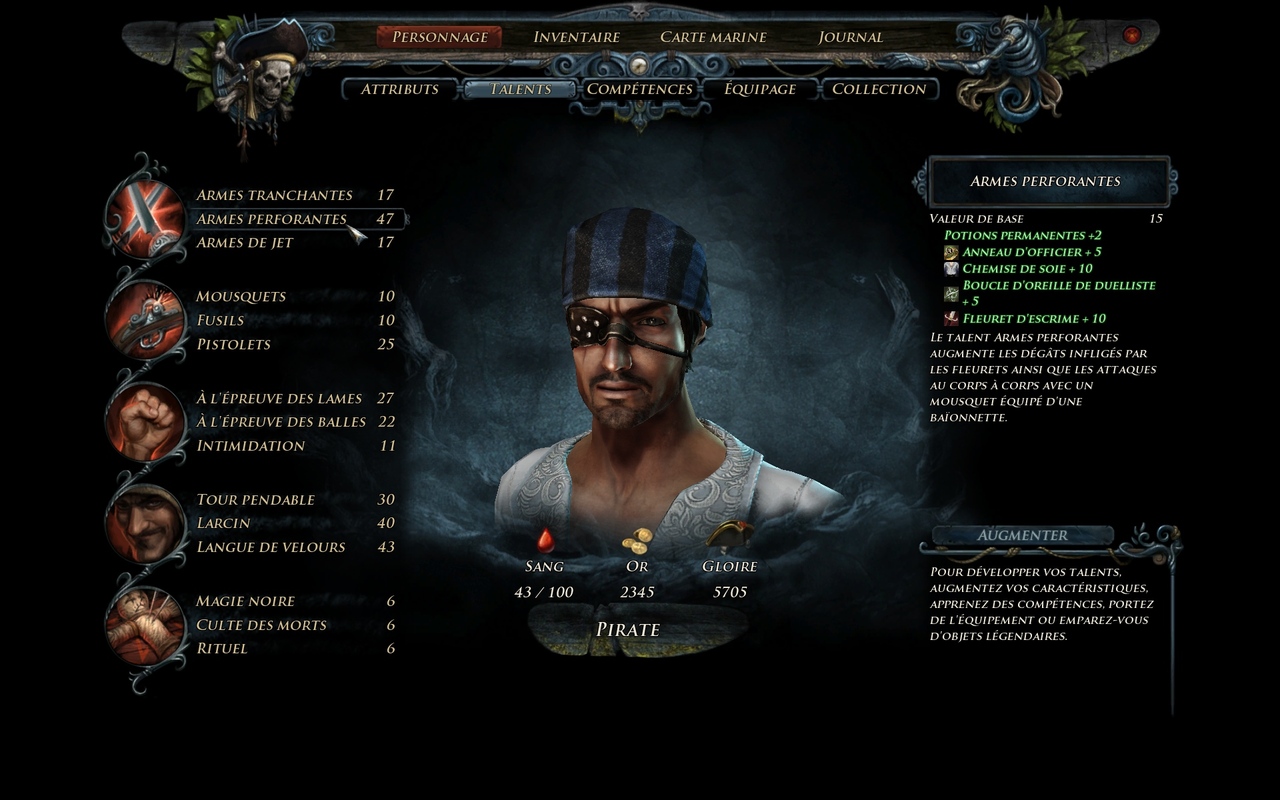View the Collection sub-tab
Viewport: 1280px width, 800px height.
[x=879, y=89]
